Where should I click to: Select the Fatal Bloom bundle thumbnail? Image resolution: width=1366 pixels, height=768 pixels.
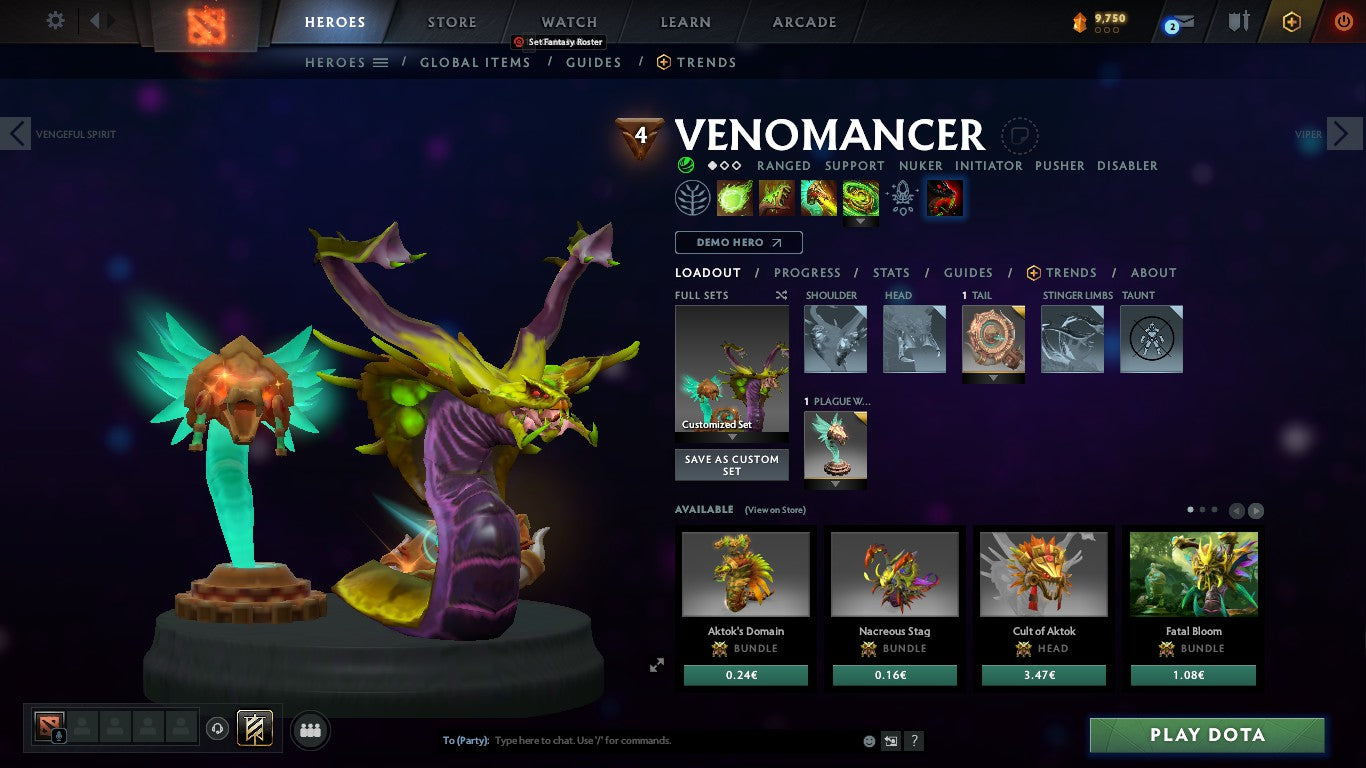1193,573
